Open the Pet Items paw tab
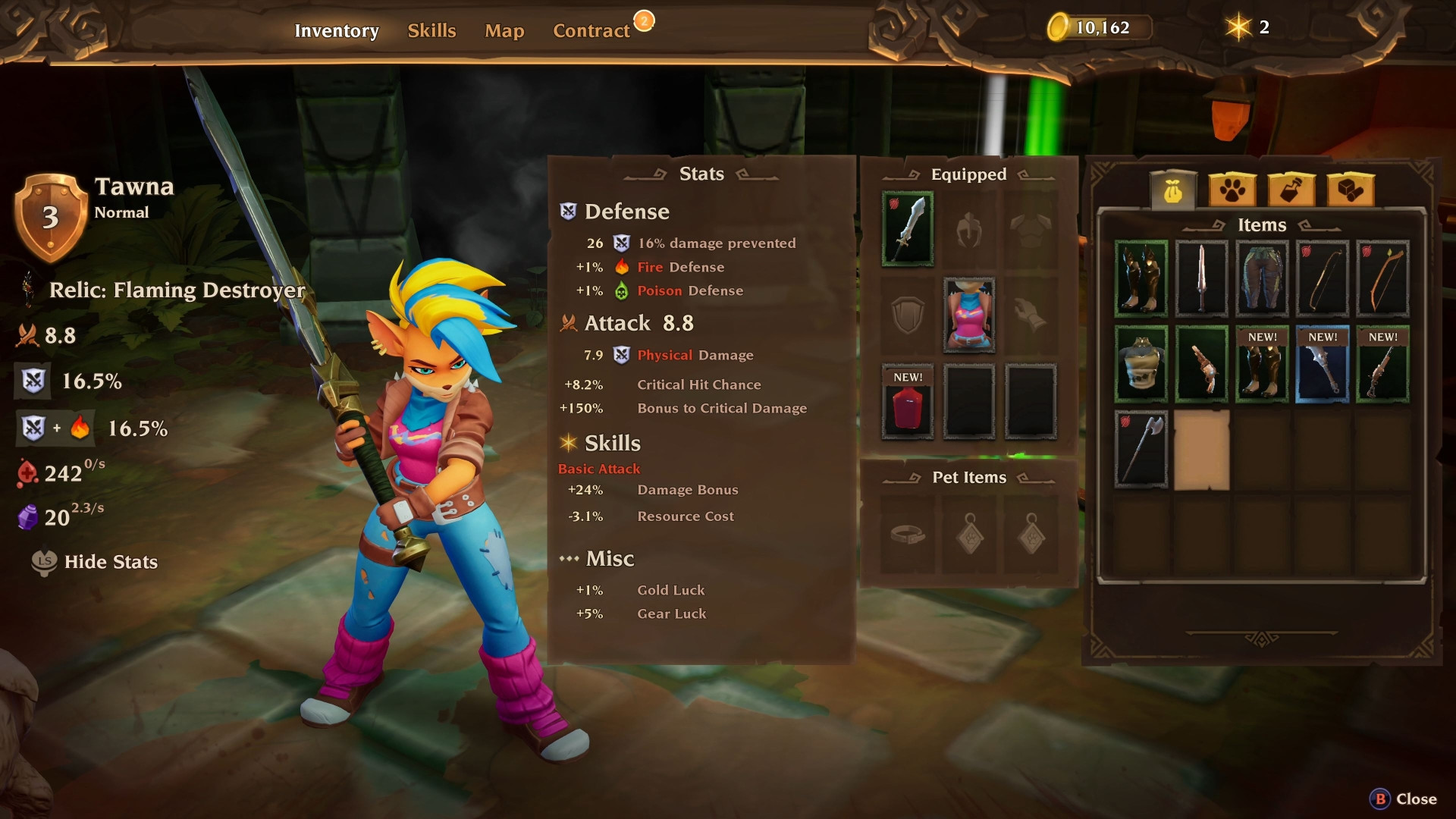Image resolution: width=1456 pixels, height=819 pixels. pos(1233,191)
